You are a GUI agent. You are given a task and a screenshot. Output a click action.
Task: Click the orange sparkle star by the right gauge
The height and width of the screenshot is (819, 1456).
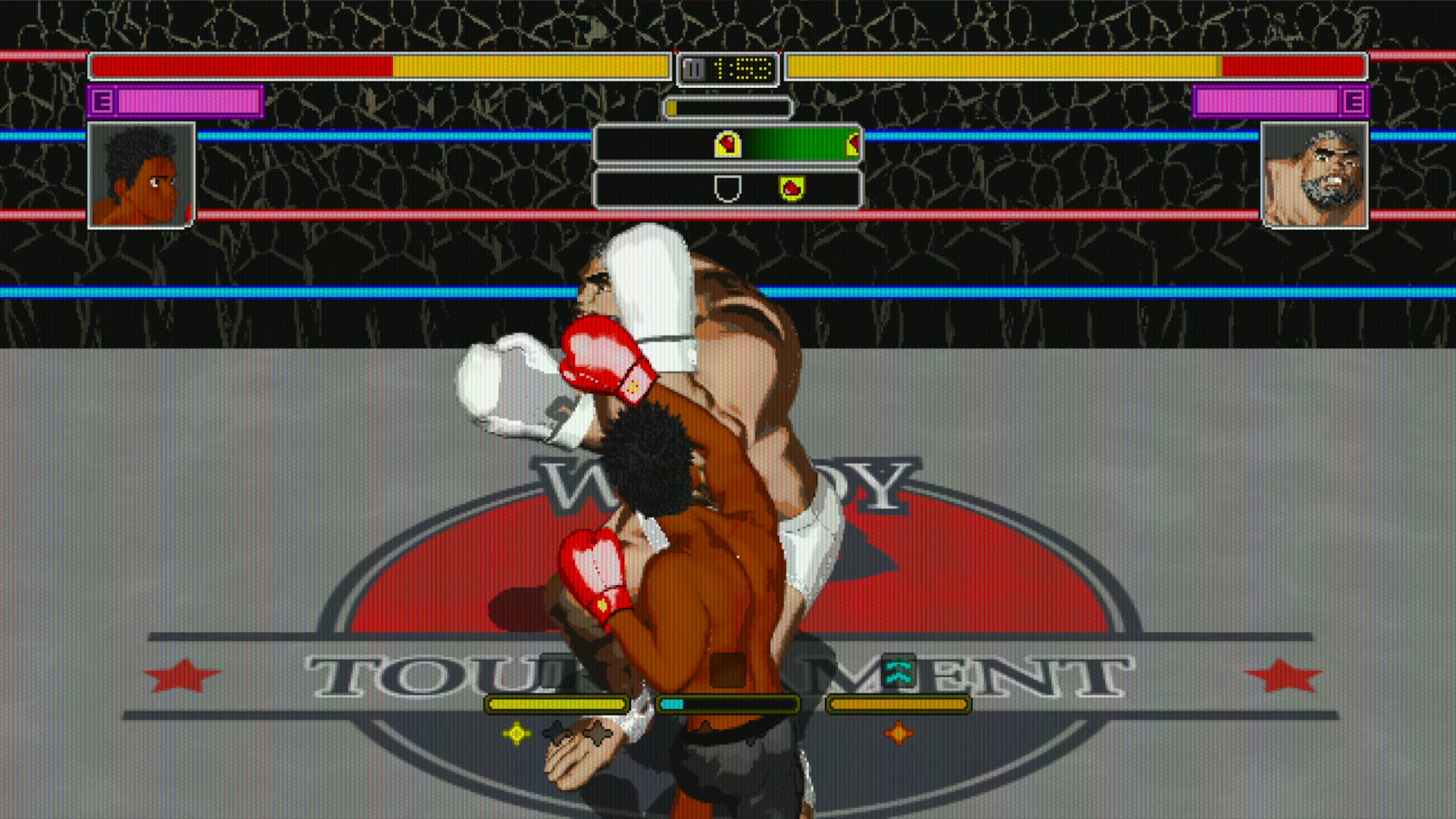(899, 733)
